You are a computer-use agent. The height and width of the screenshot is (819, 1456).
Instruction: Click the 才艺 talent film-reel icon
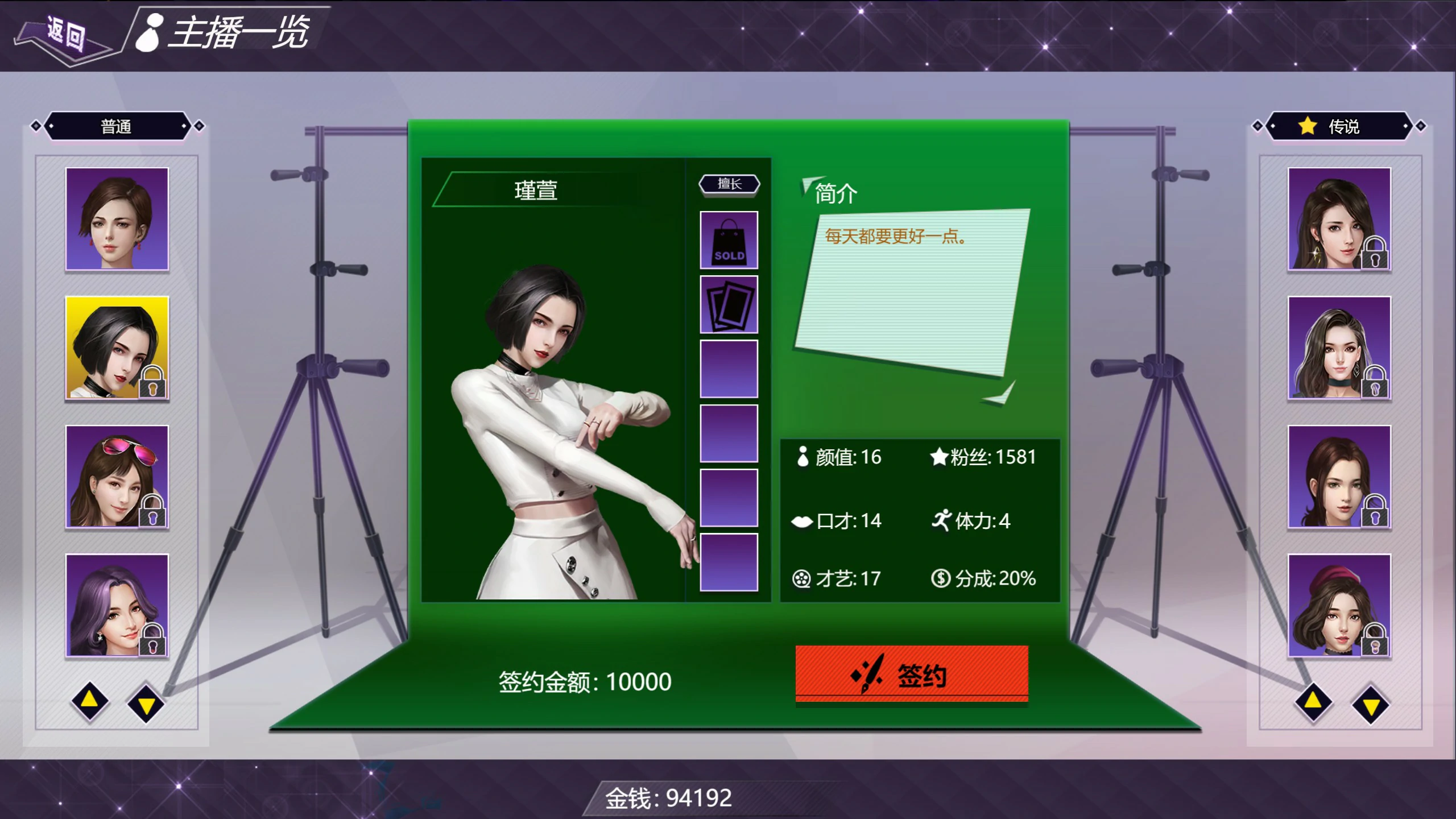[802, 578]
